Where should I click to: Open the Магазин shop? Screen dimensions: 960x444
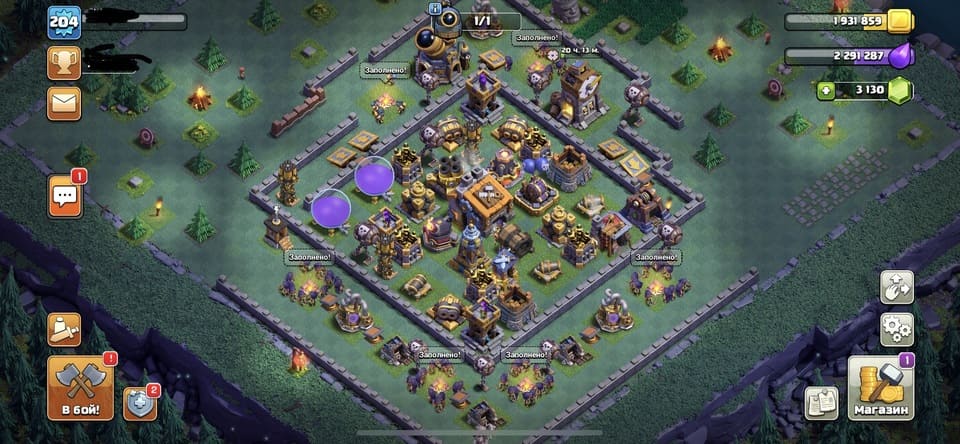[x=880, y=389]
